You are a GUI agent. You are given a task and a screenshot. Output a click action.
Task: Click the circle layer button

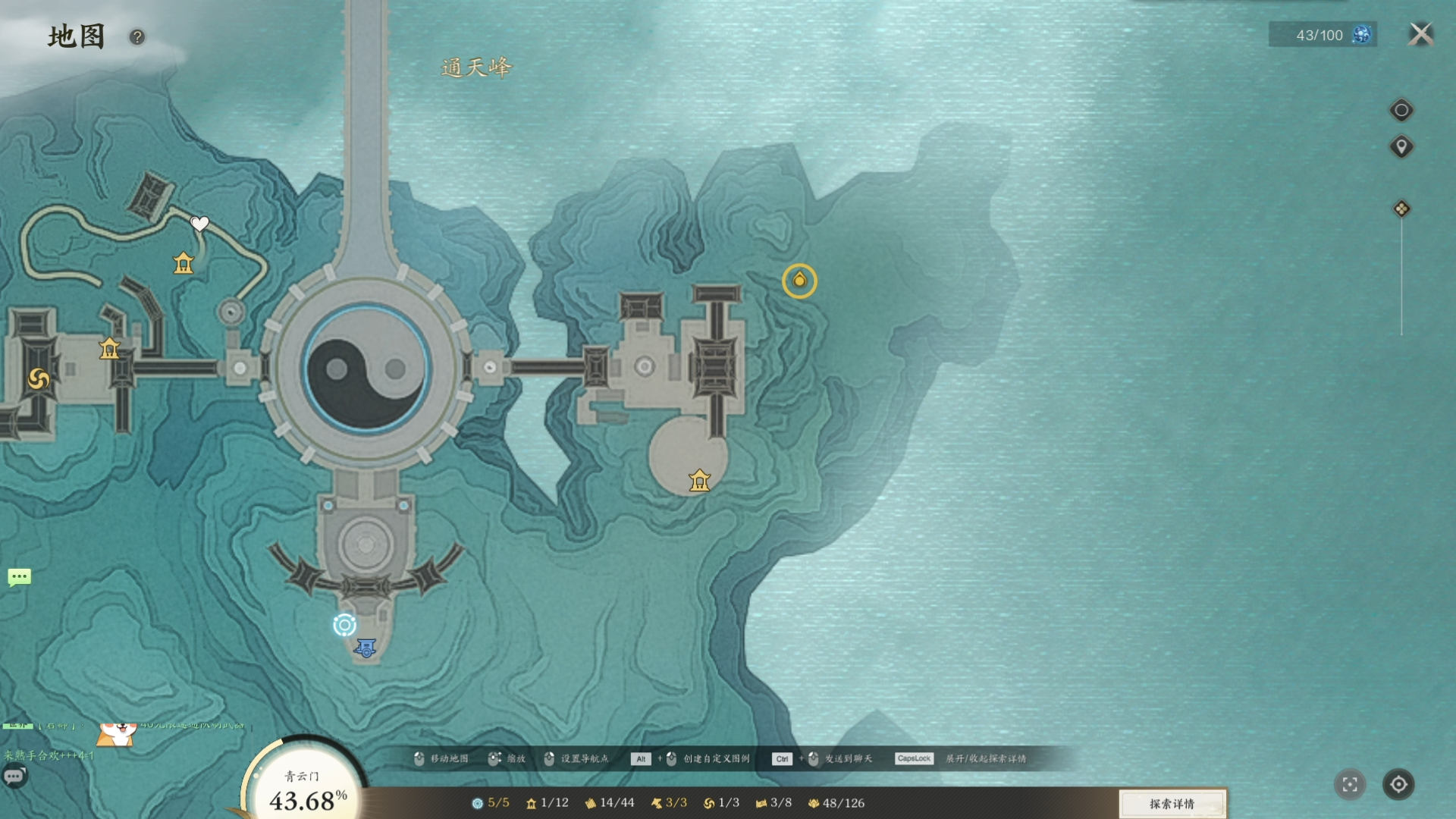point(1401,111)
